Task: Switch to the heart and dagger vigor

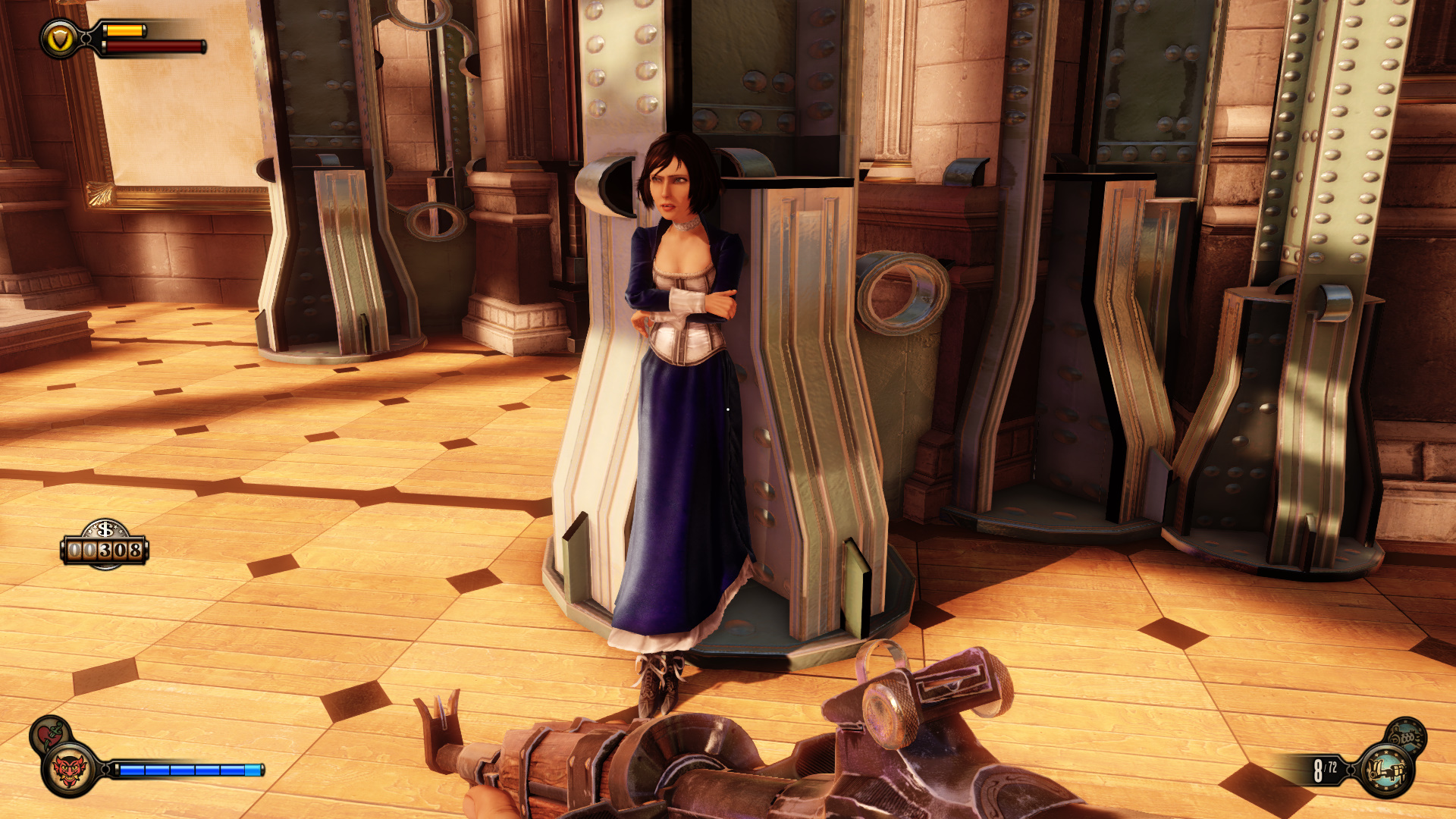Action: (50, 734)
